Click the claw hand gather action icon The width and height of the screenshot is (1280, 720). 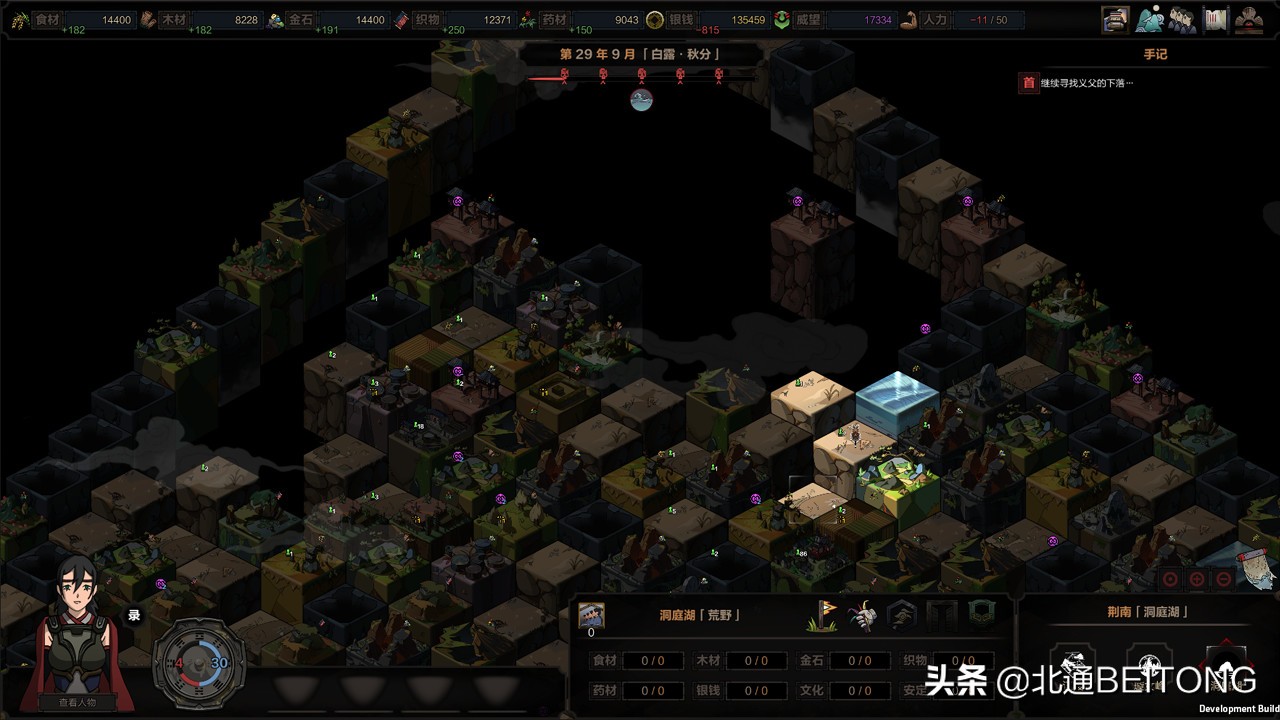click(862, 615)
